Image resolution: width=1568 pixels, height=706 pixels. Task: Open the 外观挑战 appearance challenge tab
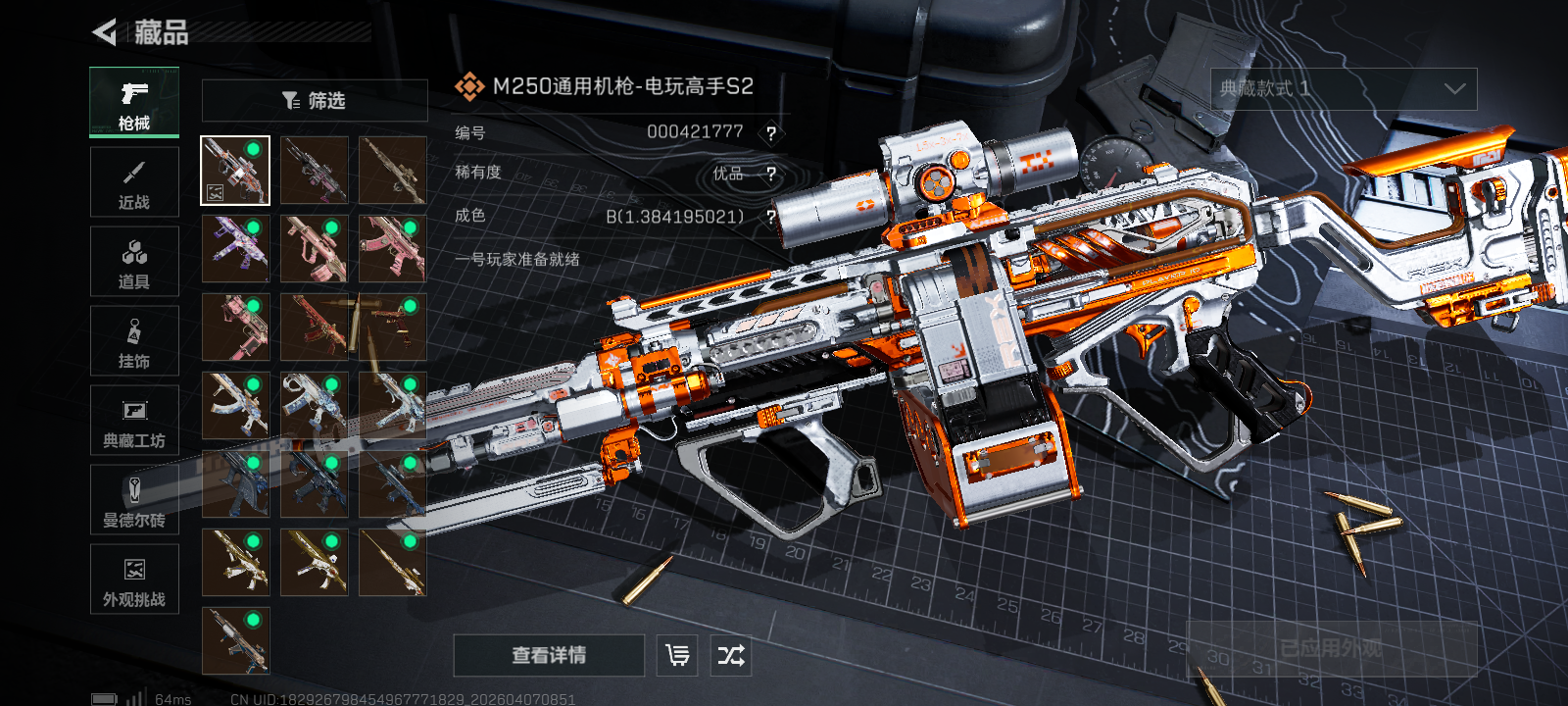coord(134,580)
